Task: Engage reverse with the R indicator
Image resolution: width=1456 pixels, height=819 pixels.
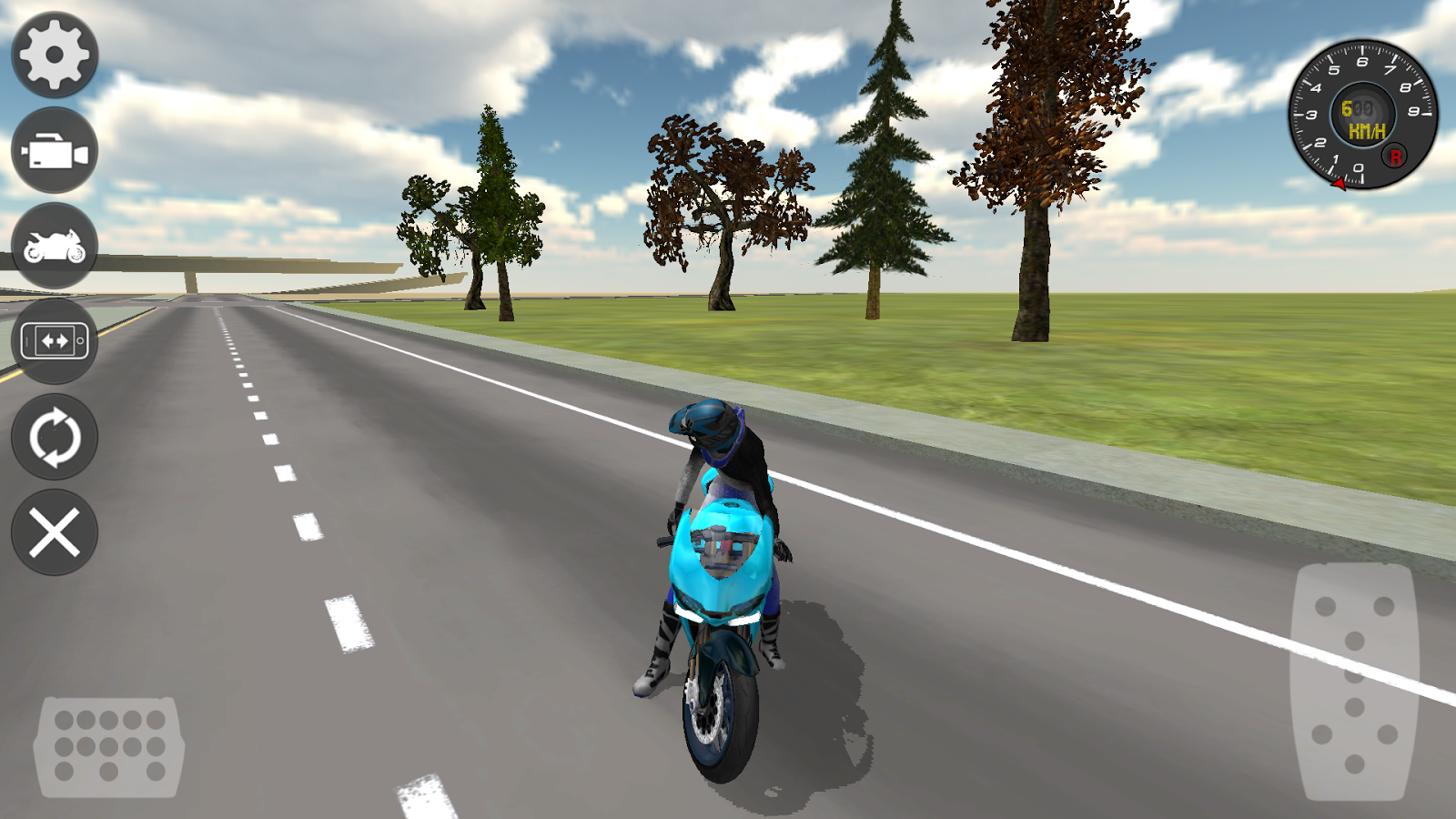Action: click(x=1394, y=157)
